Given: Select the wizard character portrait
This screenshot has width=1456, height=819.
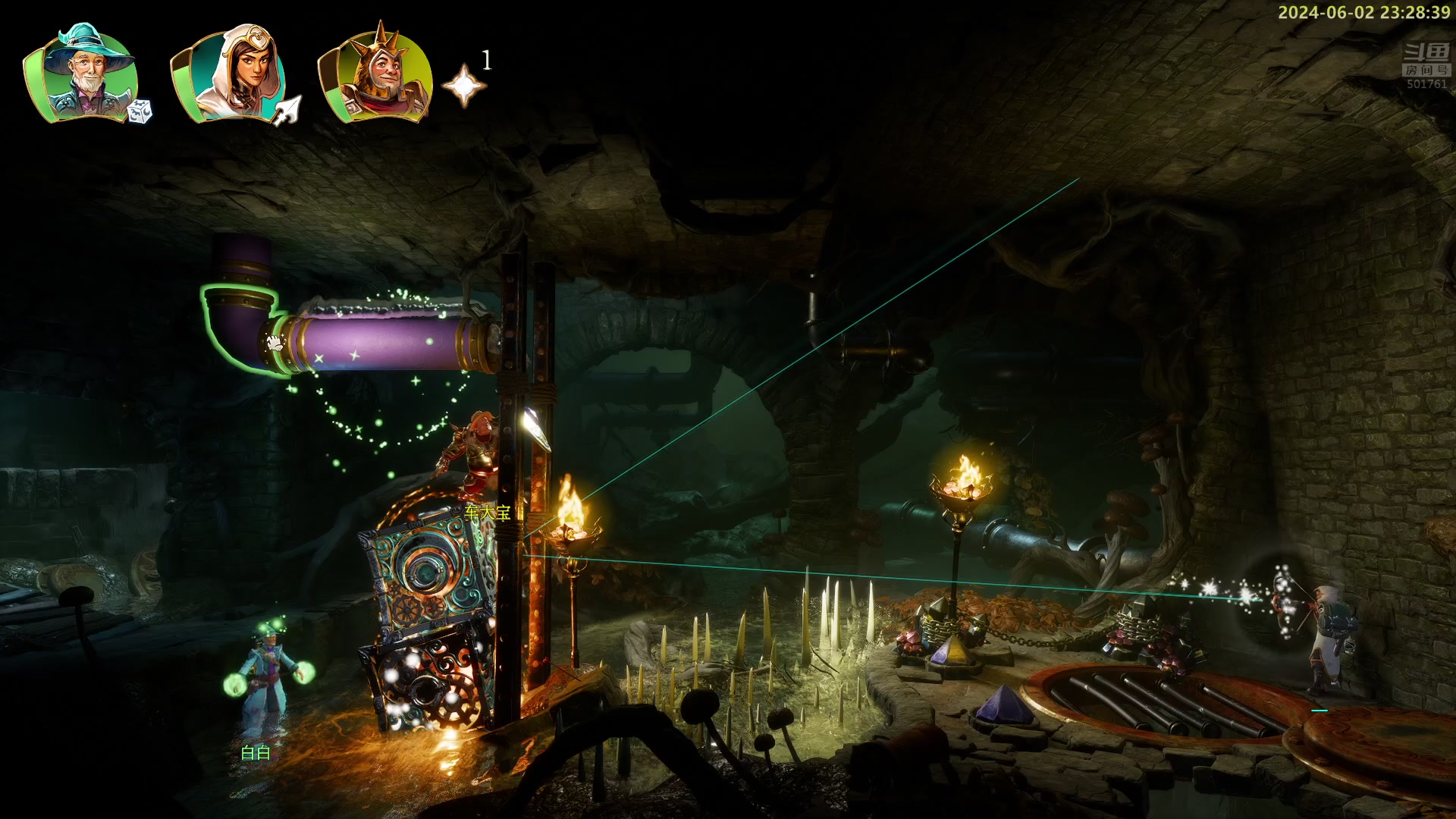Looking at the screenshot, I should point(85,74).
